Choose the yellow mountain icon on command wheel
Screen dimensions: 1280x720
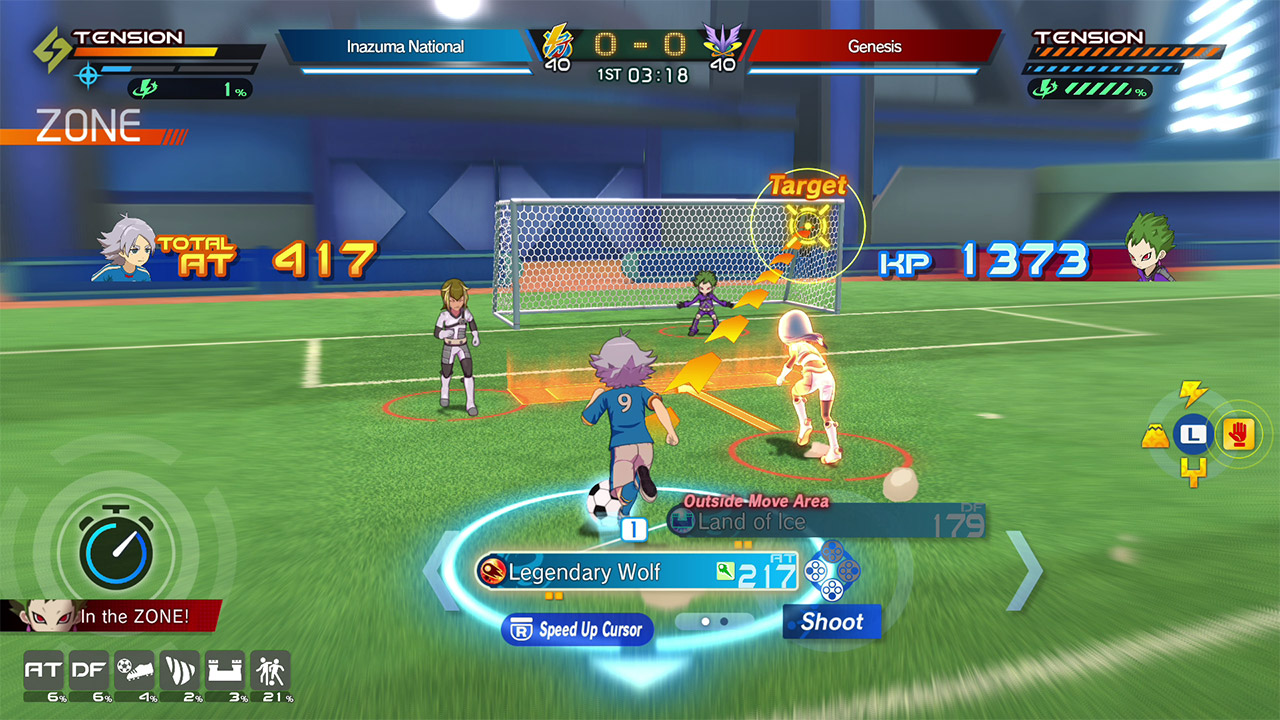1156,435
